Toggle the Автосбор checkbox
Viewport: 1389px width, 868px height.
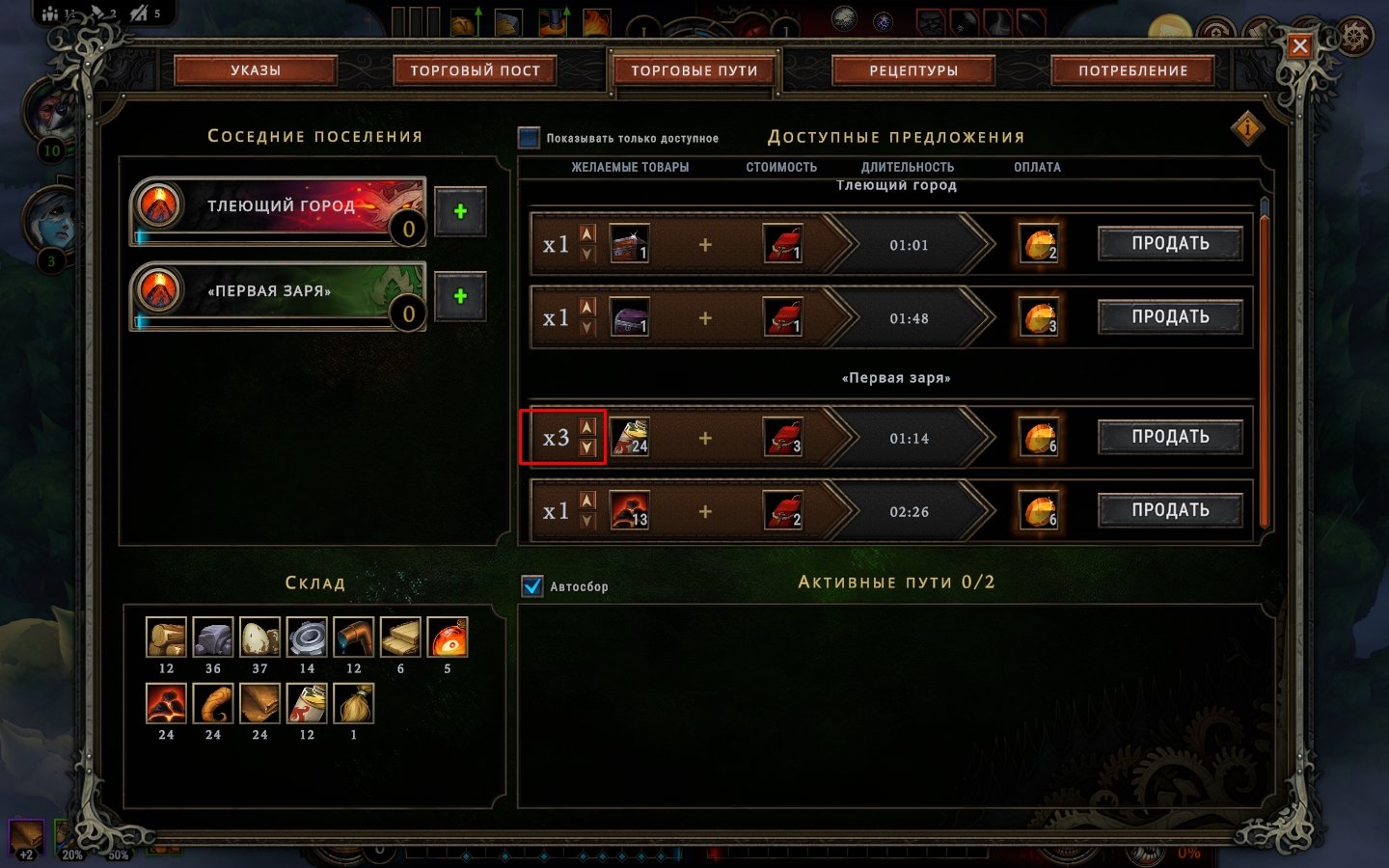532,585
